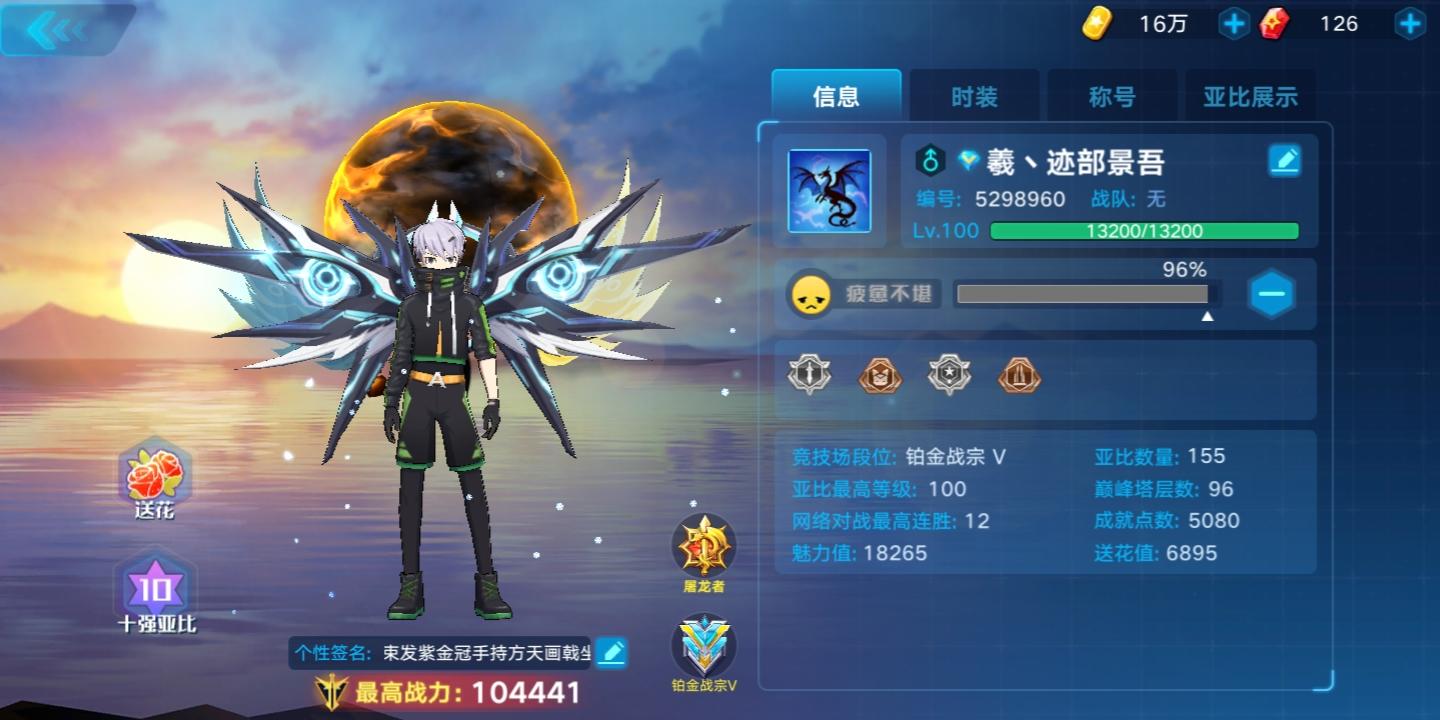The width and height of the screenshot is (1440, 720).
Task: Open the 十强亚比 top-ten list icon
Action: tap(155, 590)
